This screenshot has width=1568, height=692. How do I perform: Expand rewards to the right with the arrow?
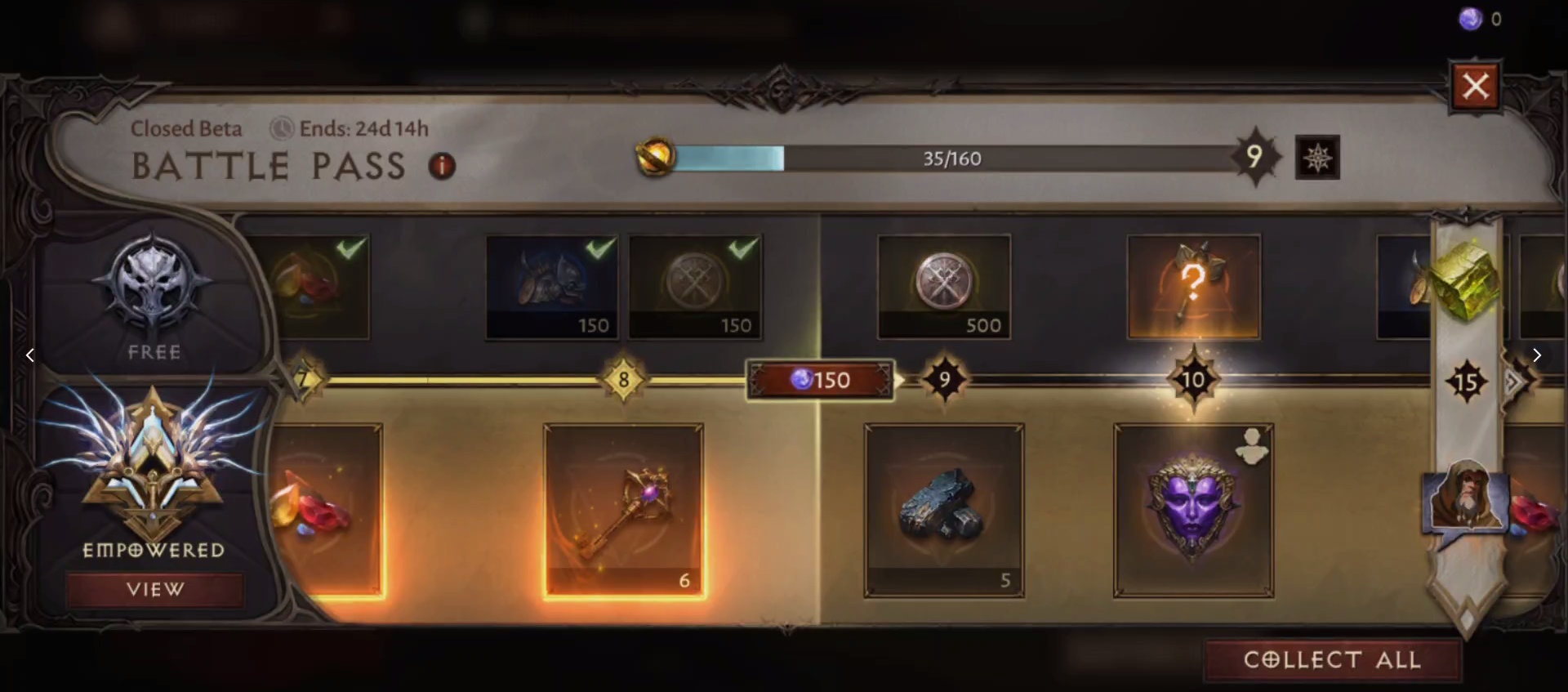(1537, 355)
